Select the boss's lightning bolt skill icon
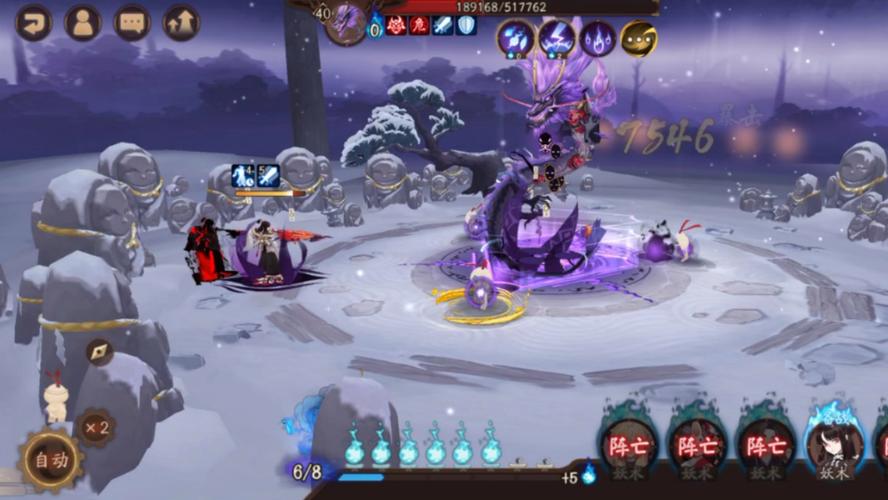The width and height of the screenshot is (888, 500). click(557, 39)
